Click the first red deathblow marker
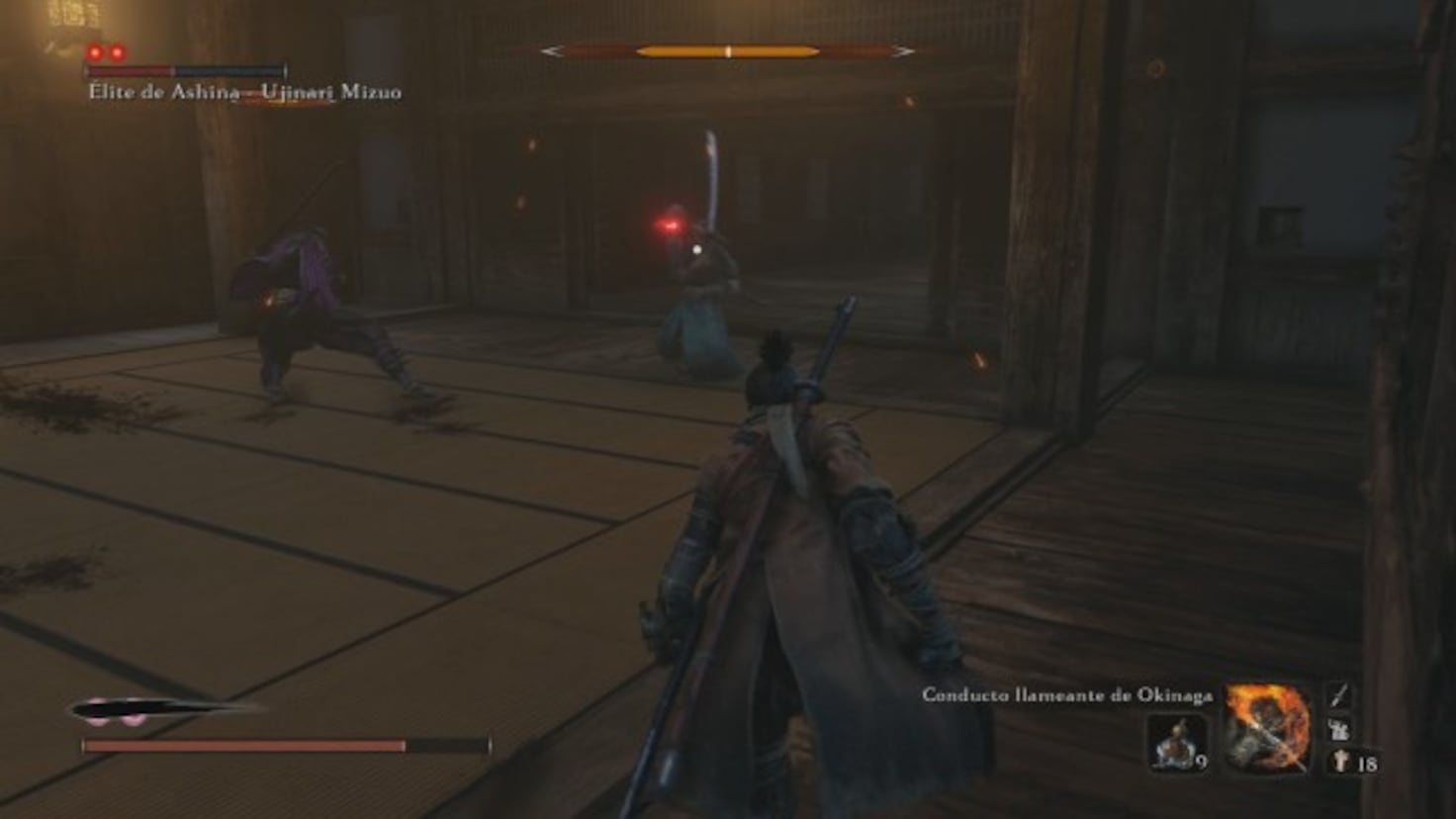 pos(96,52)
